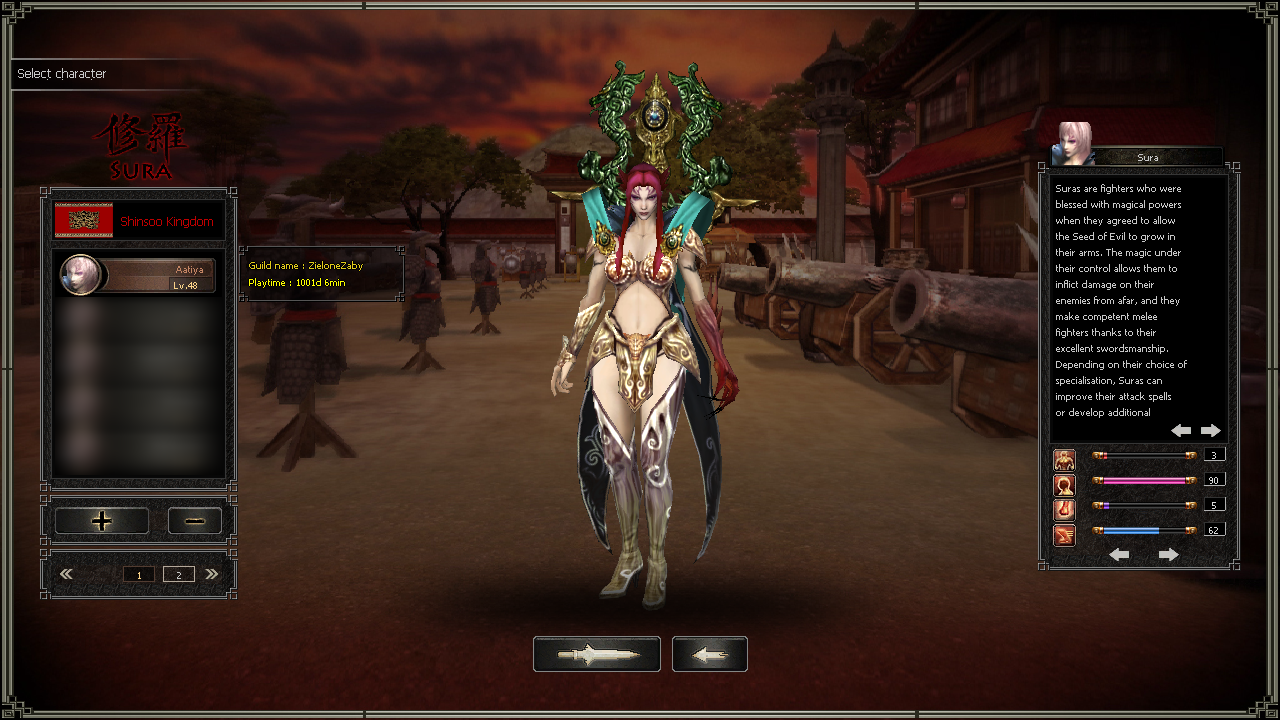This screenshot has height=720, width=1280.
Task: Switch to character page 1
Action: coord(139,574)
